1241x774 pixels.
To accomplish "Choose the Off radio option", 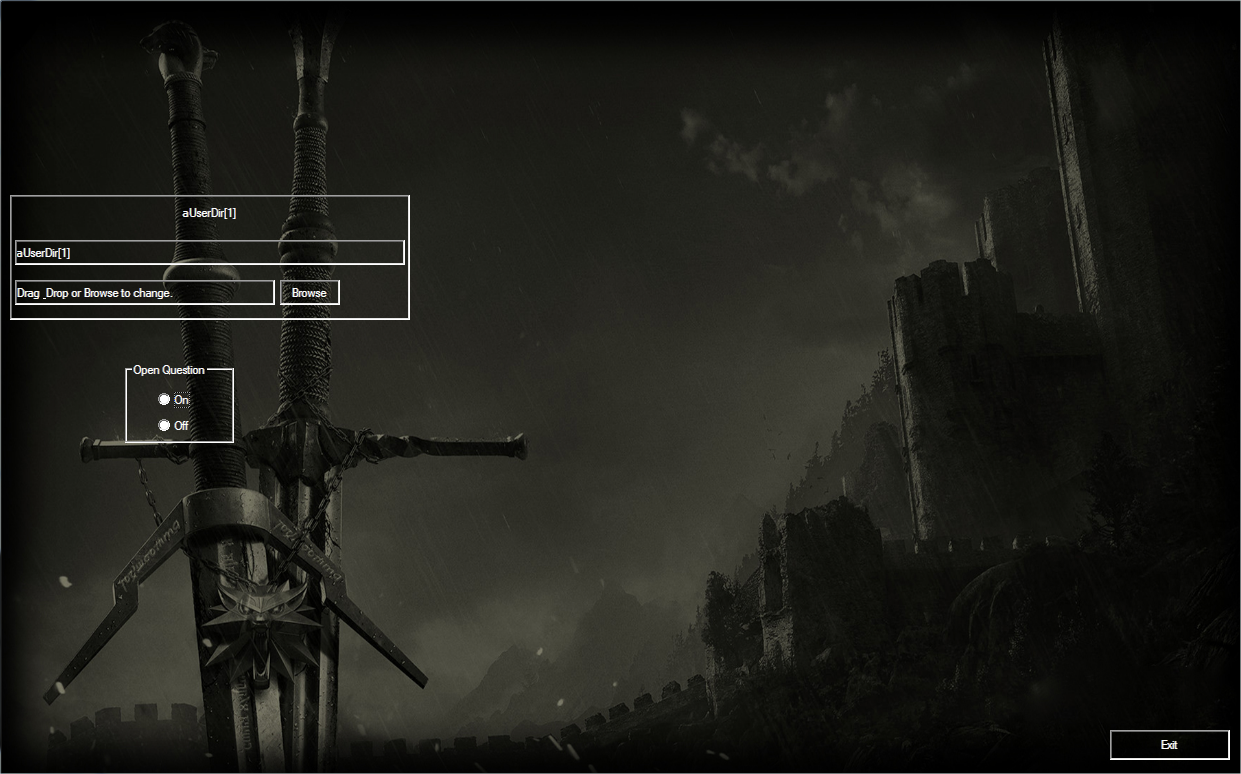I will point(165,426).
